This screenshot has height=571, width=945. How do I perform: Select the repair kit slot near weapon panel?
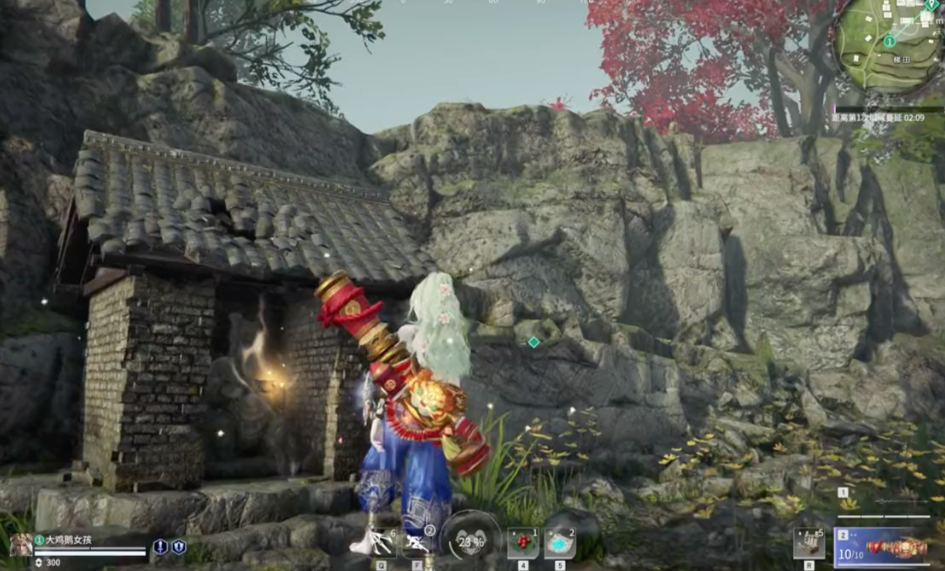point(808,545)
